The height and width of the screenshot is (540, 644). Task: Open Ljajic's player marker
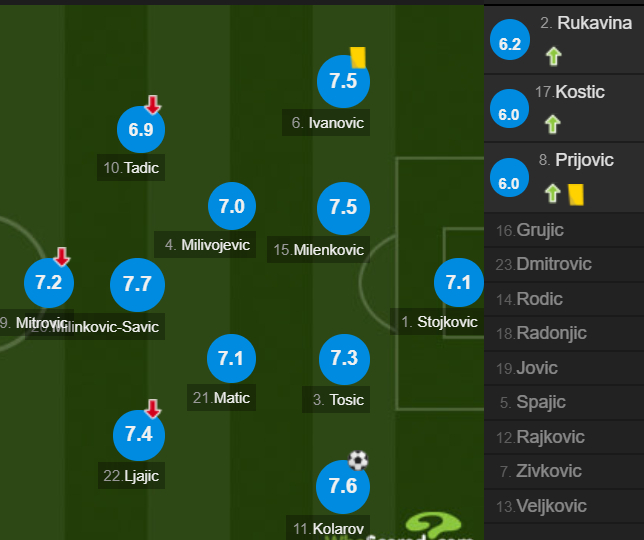coord(138,434)
